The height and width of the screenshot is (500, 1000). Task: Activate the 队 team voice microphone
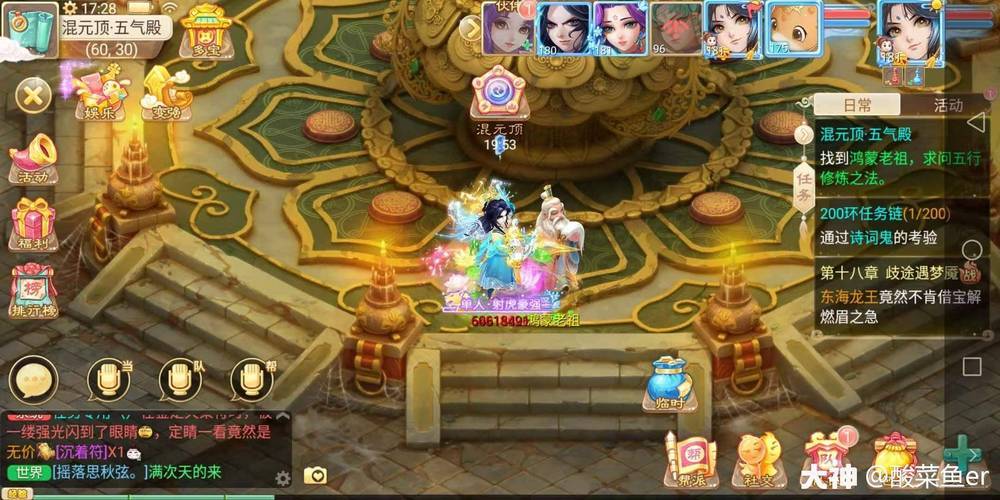click(180, 380)
